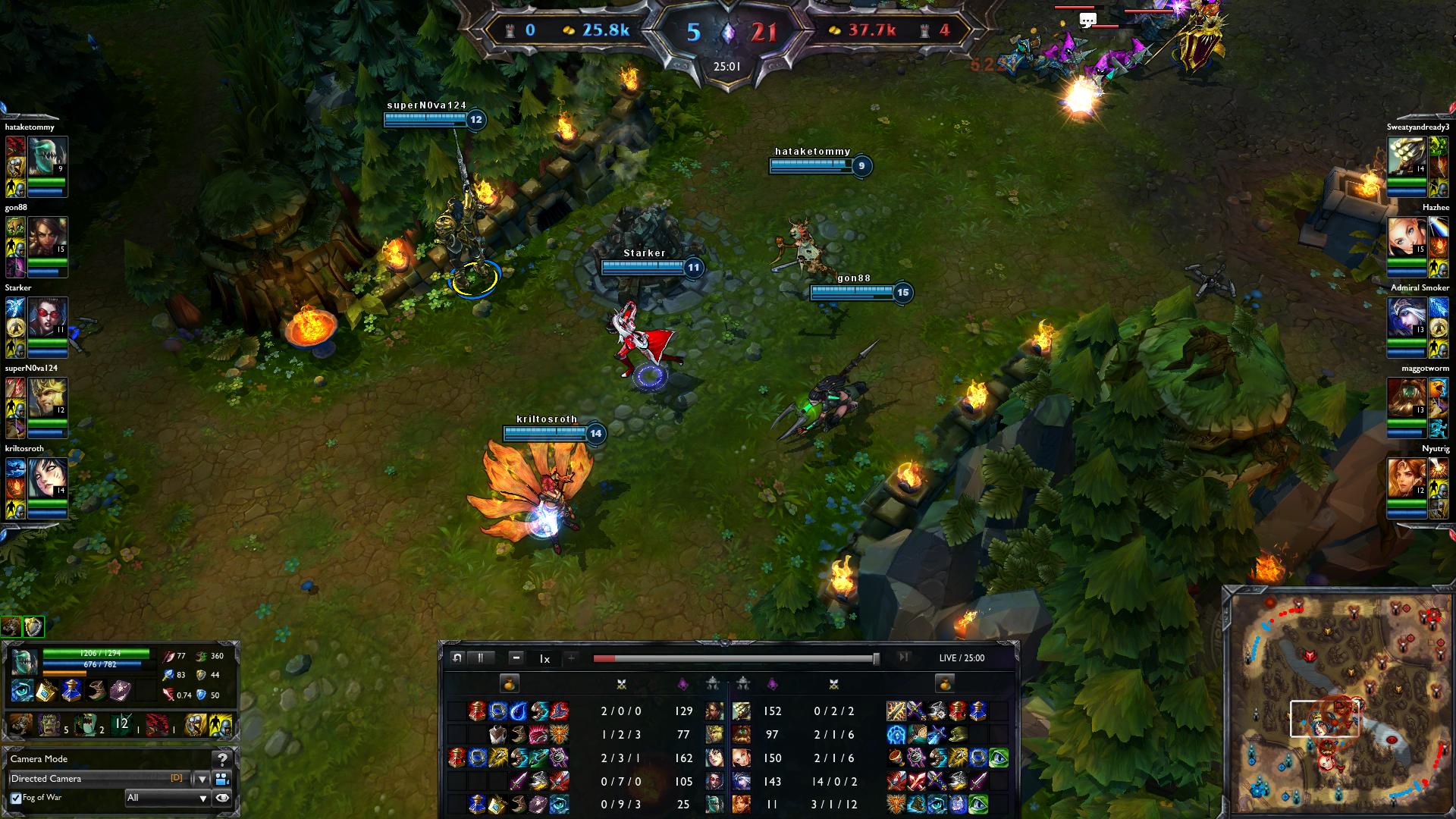Click the help question mark in Camera Mode panel
The width and height of the screenshot is (1456, 819).
[x=221, y=760]
